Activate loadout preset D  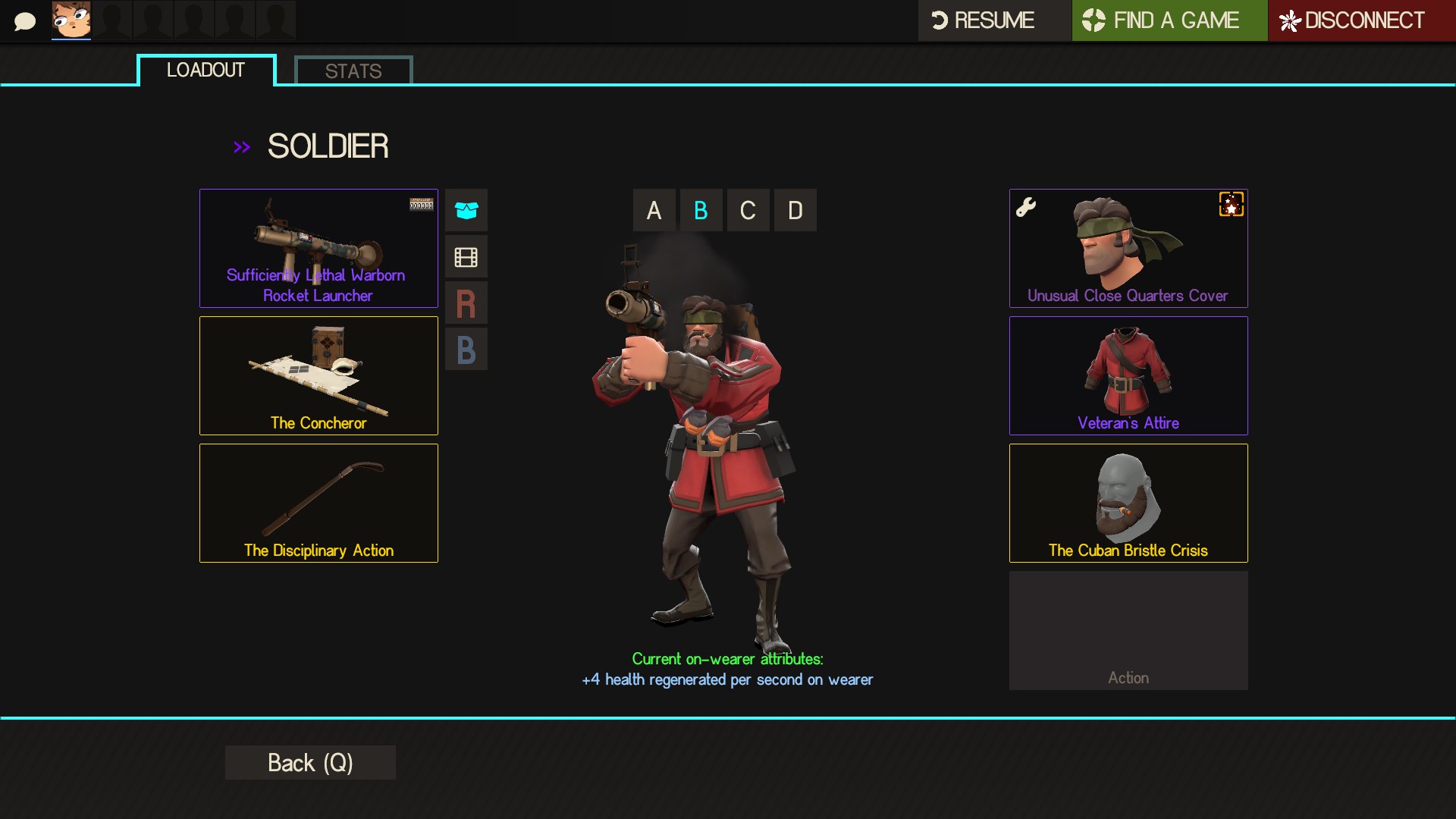click(795, 210)
